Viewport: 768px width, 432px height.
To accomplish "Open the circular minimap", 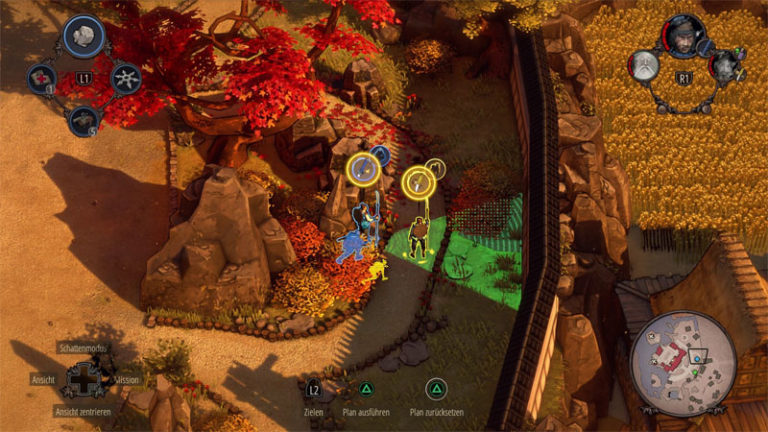I will 683,360.
